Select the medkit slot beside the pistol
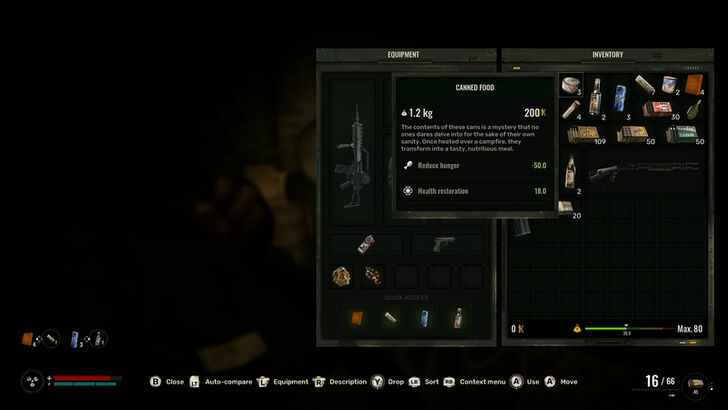Screen dimensions: 728x410 (x=365, y=245)
